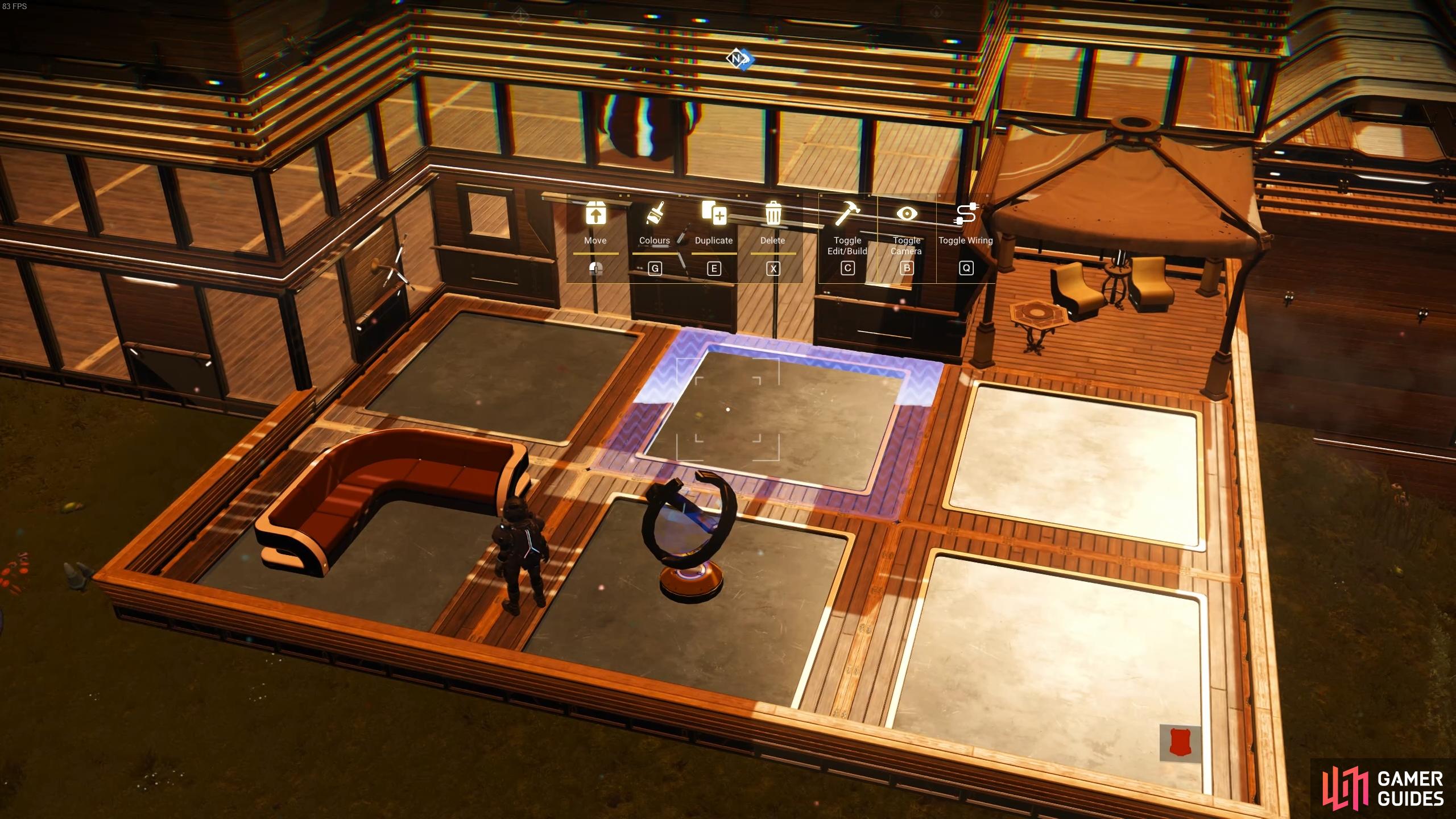Toggle Edit/Build using the C key hint
This screenshot has width=1456, height=819.
tap(847, 268)
